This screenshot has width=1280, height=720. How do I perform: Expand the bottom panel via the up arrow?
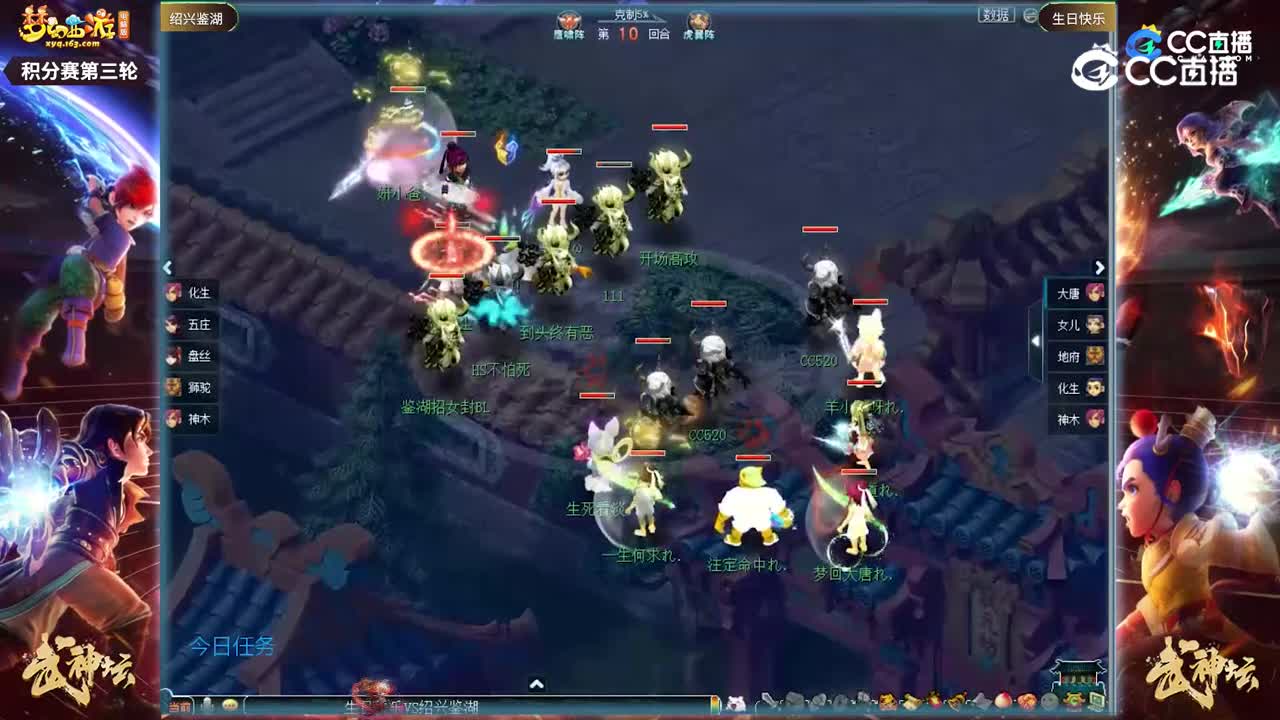coord(537,685)
